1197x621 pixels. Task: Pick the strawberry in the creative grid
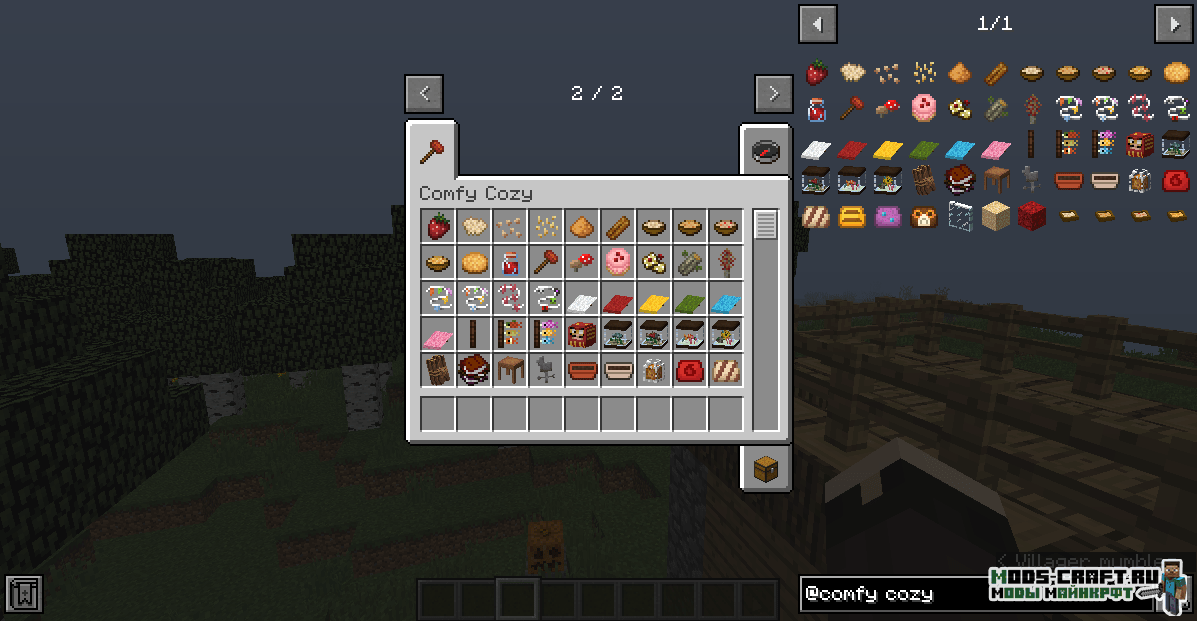pyautogui.click(x=438, y=227)
